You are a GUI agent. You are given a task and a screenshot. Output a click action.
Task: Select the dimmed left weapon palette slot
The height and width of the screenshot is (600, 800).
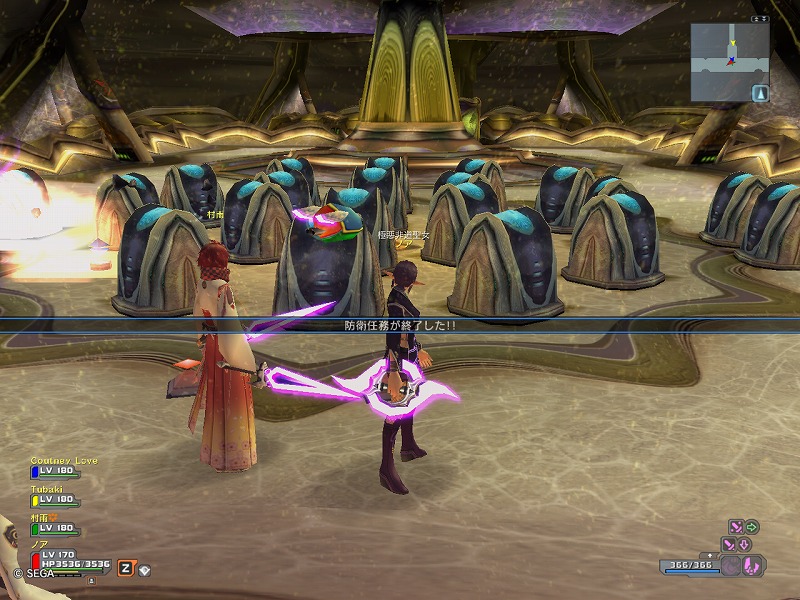tap(732, 565)
